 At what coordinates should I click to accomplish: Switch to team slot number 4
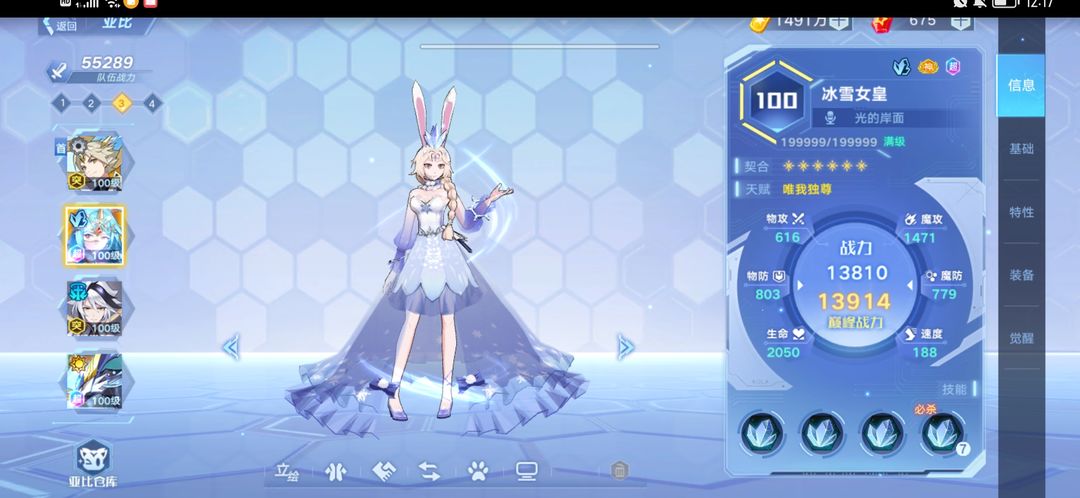pos(151,102)
